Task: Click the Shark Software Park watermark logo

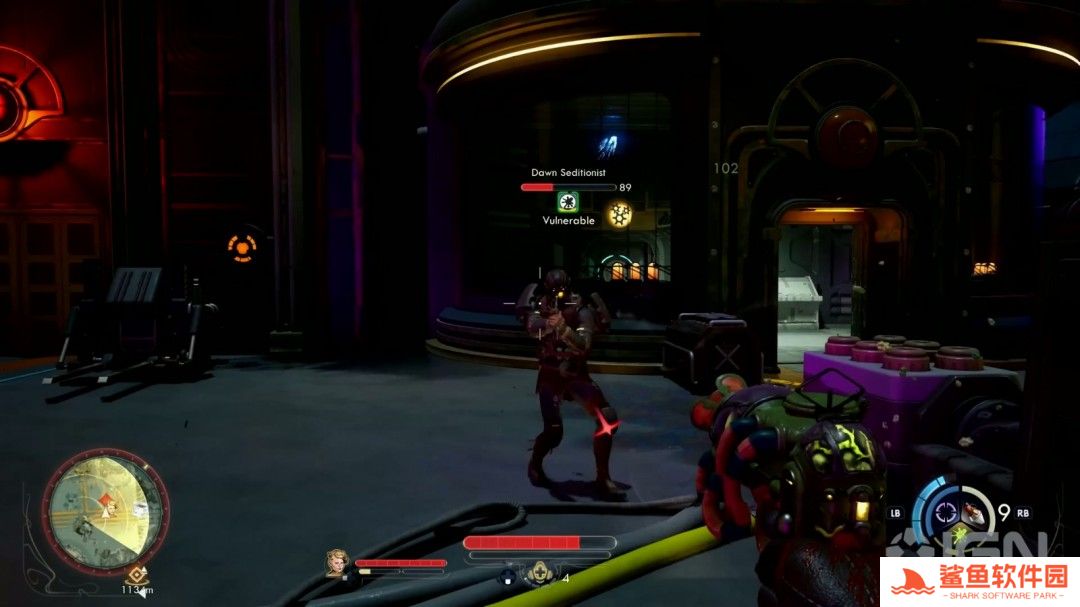Action: (x=979, y=581)
